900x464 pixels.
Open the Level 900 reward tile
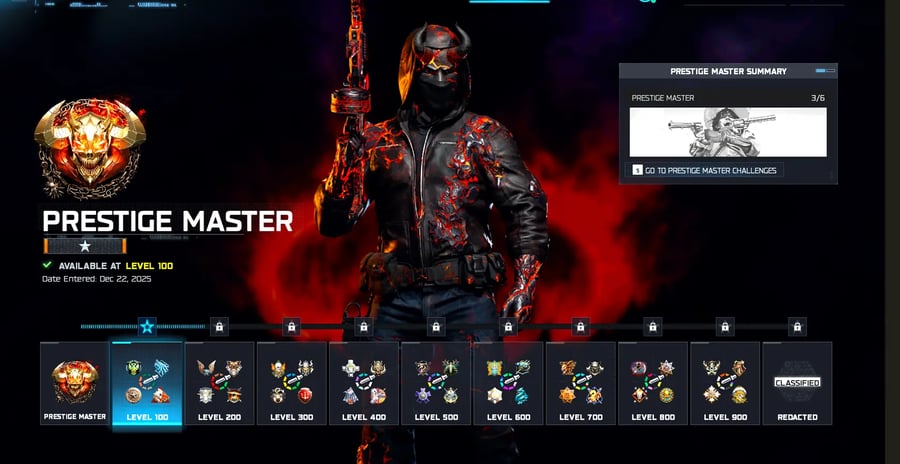coord(724,383)
